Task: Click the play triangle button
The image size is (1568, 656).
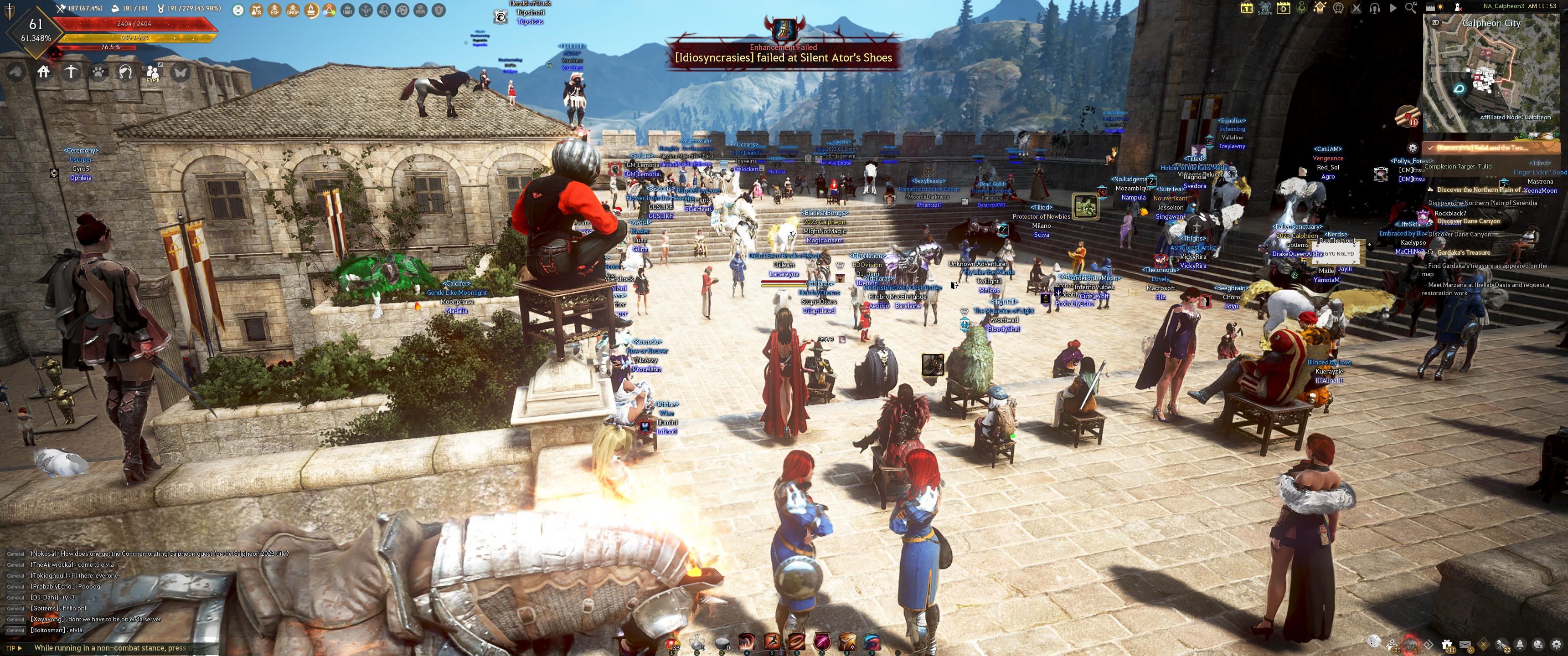Action: click(x=1393, y=8)
